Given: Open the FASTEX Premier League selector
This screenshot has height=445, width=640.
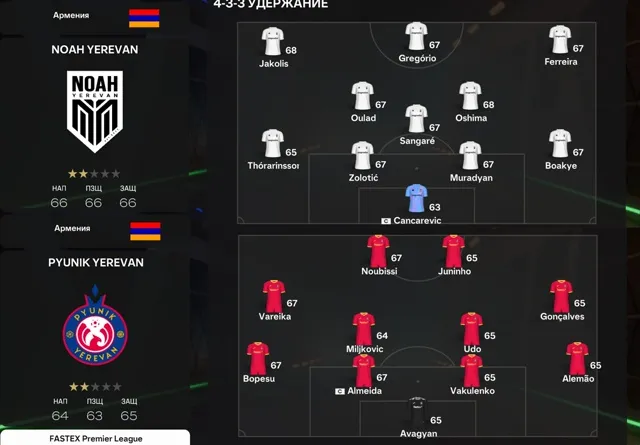Looking at the screenshot, I should pos(95,438).
